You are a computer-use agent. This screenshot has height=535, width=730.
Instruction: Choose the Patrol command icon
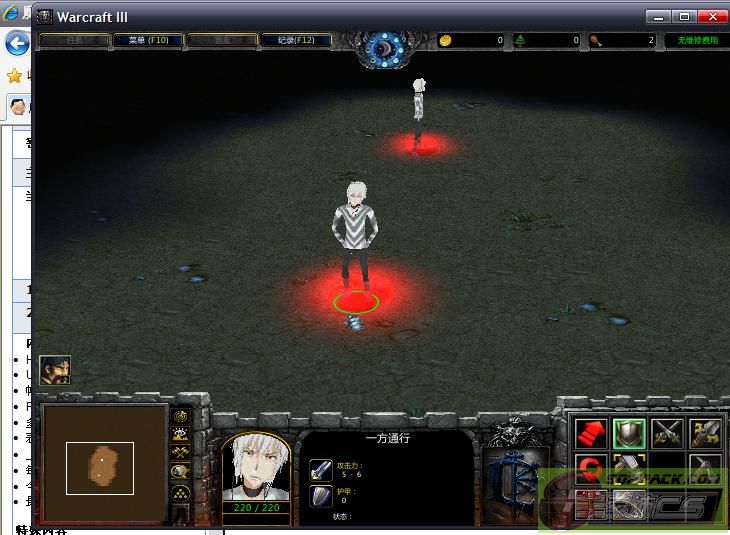(705, 433)
